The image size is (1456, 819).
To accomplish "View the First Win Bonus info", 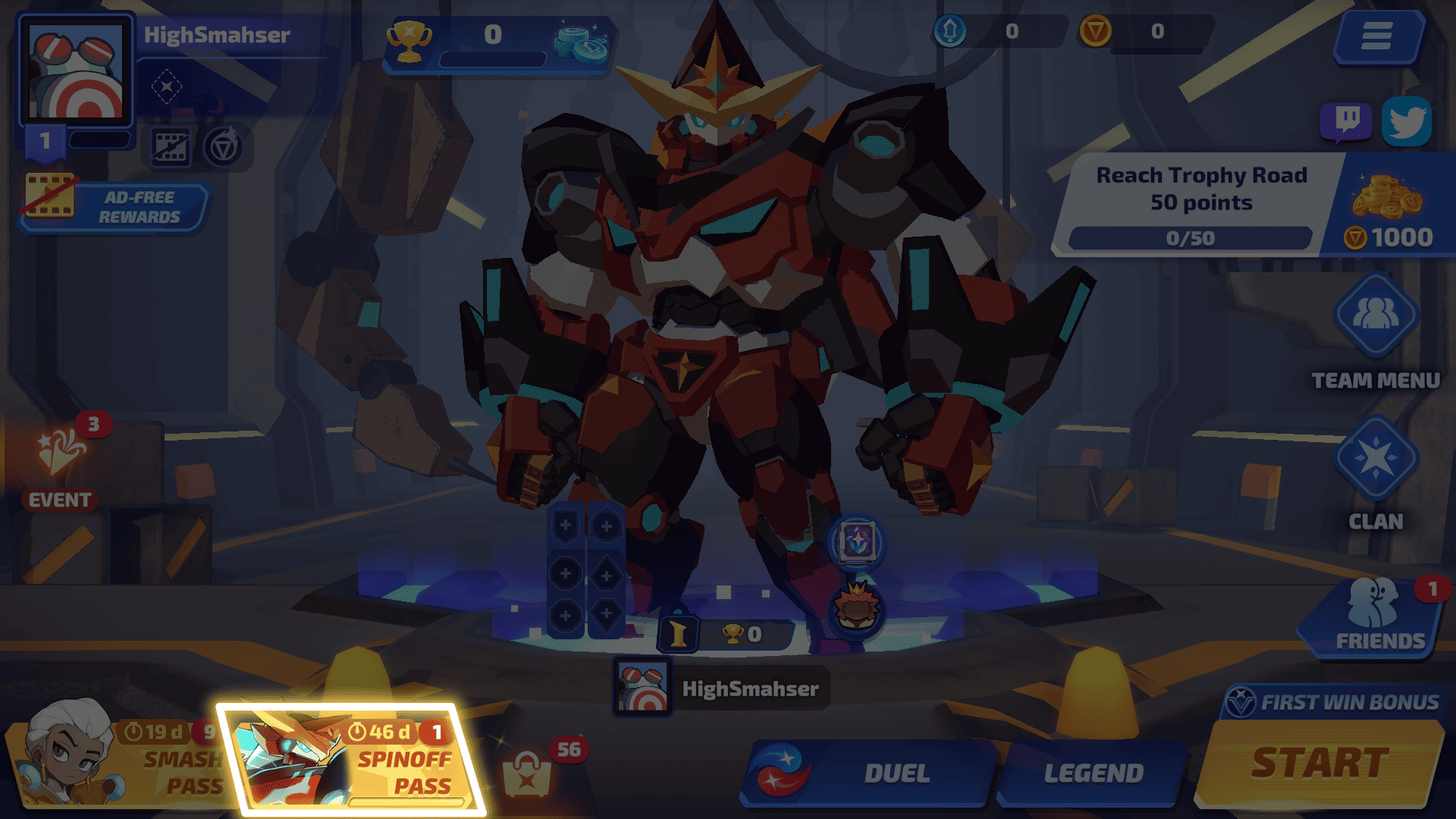I will (x=1335, y=702).
